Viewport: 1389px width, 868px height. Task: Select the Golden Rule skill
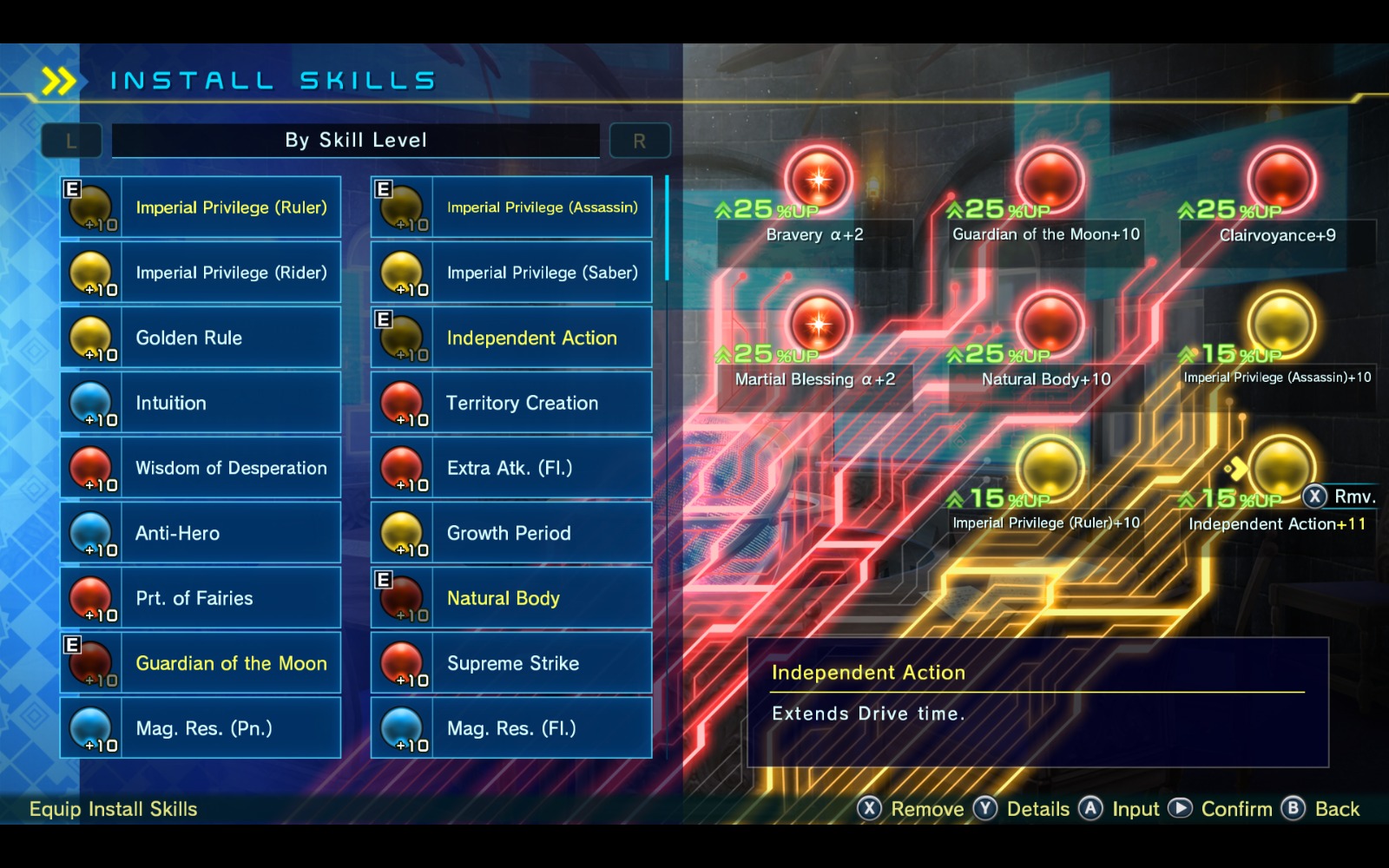click(x=201, y=338)
